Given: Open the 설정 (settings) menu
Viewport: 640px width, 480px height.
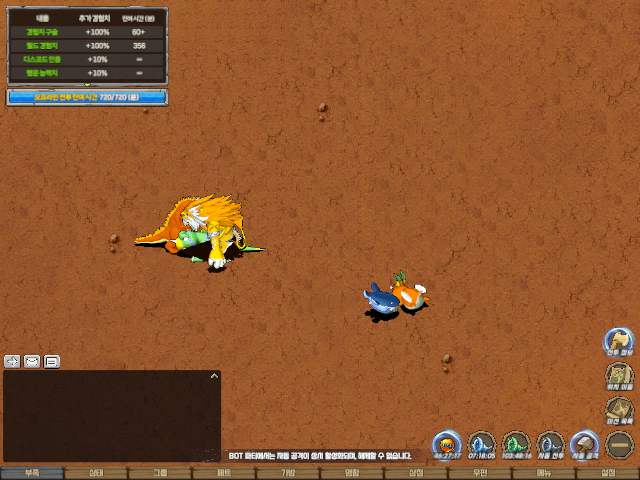Looking at the screenshot, I should pyautogui.click(x=608, y=473).
